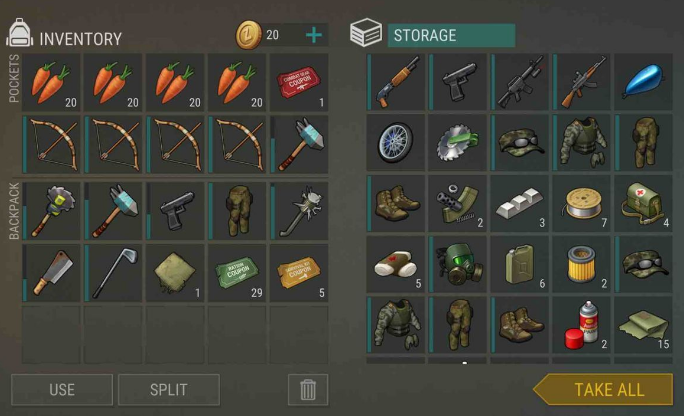Select the green ration coupon stack
The height and width of the screenshot is (416, 684).
[237, 270]
